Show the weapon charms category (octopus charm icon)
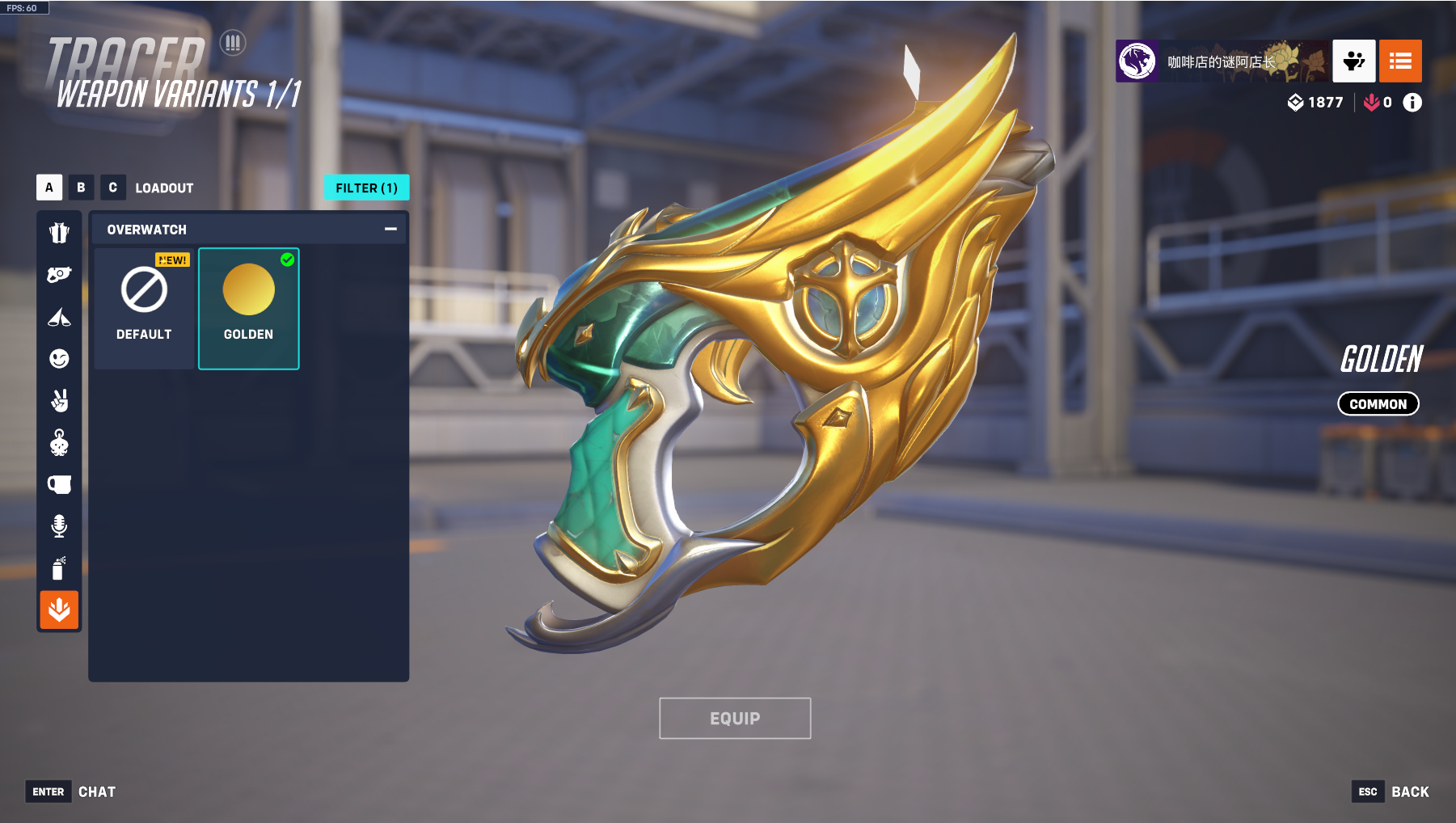Image resolution: width=1456 pixels, height=823 pixels. (59, 442)
